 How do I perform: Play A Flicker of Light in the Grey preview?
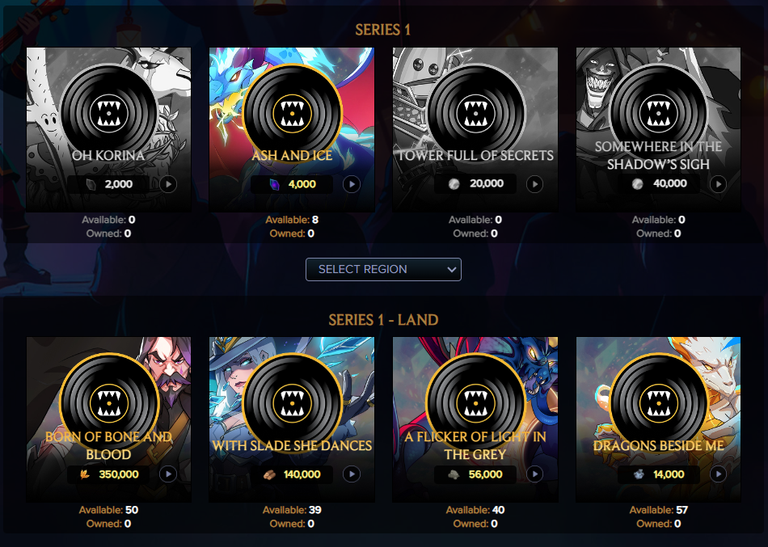(x=534, y=474)
